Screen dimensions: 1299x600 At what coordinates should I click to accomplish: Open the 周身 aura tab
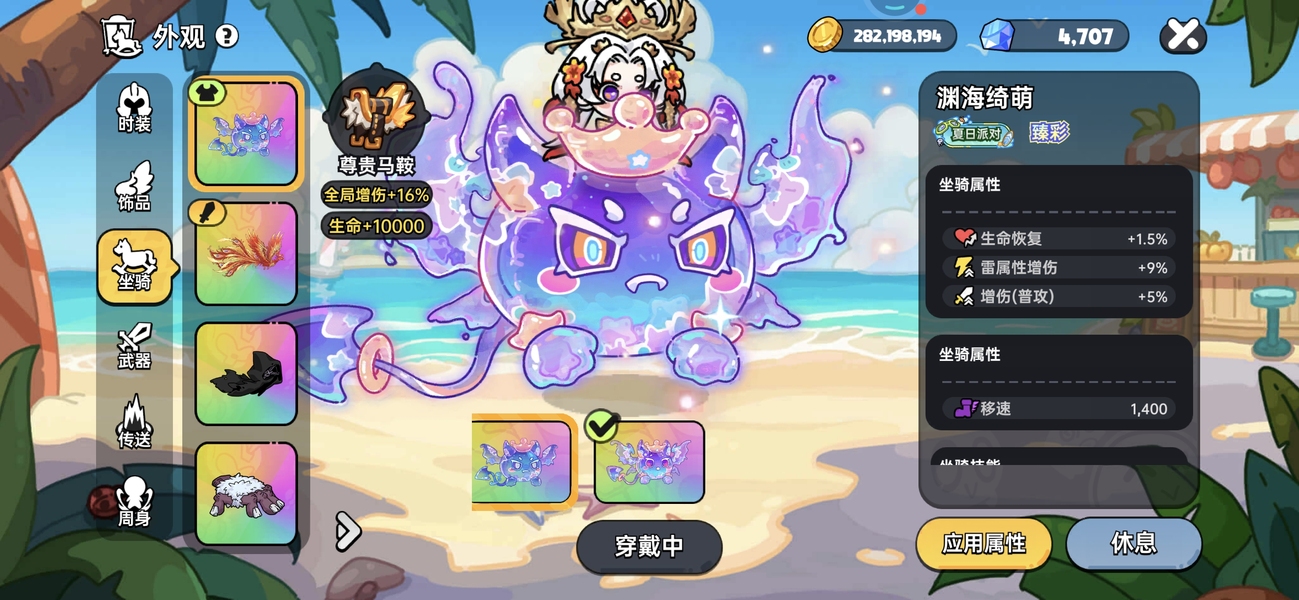point(134,502)
